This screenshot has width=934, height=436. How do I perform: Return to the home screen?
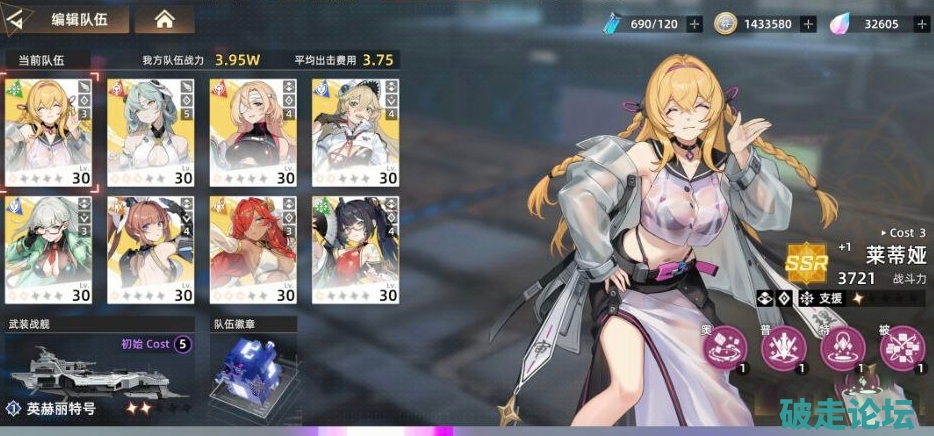[164, 19]
